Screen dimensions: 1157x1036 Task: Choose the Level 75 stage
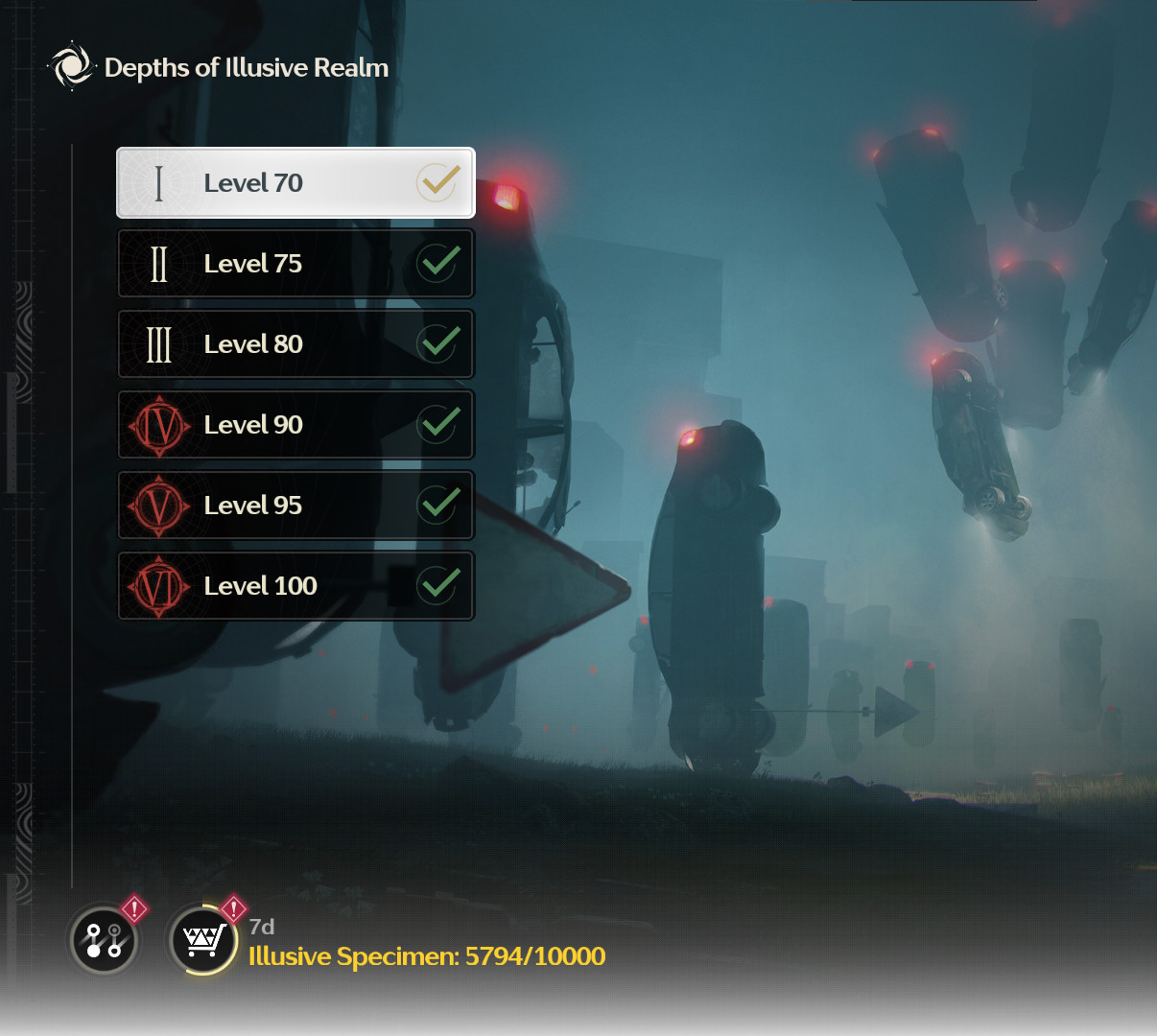pyautogui.click(x=295, y=263)
